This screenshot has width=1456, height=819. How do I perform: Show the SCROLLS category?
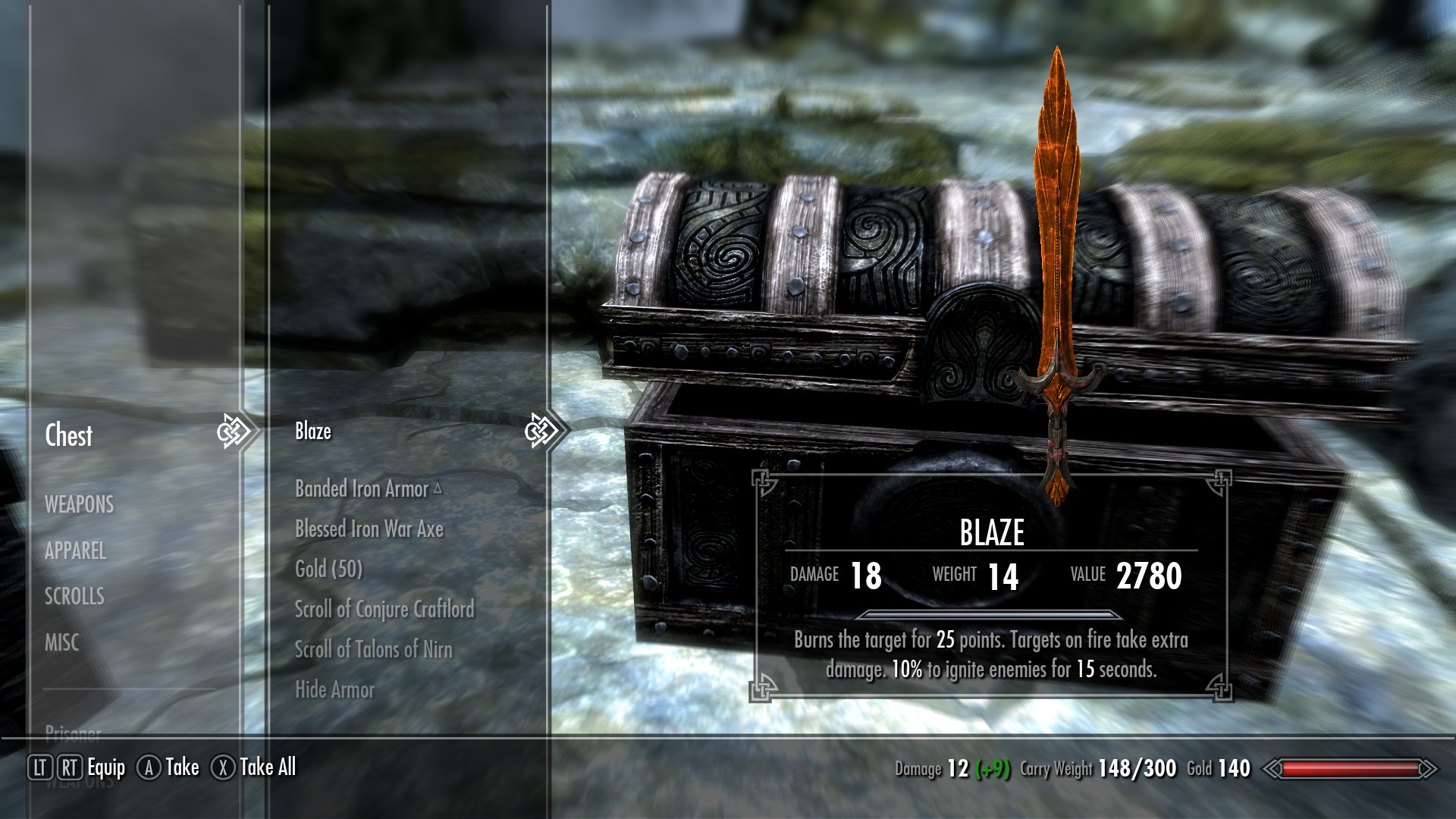[x=74, y=596]
